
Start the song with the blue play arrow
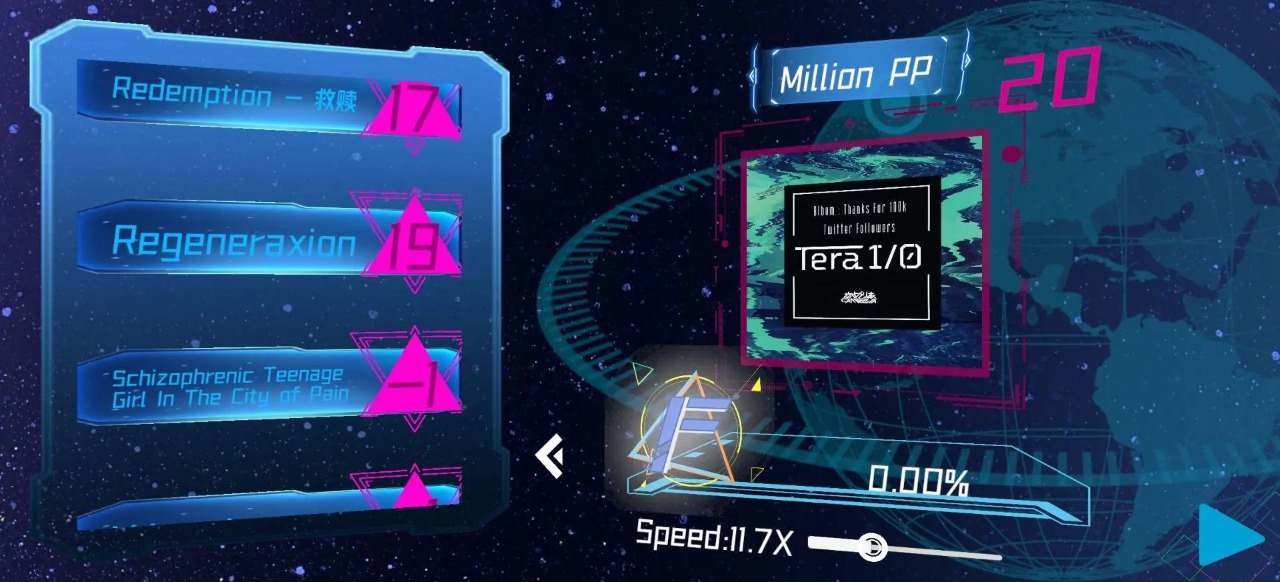[x=1231, y=534]
